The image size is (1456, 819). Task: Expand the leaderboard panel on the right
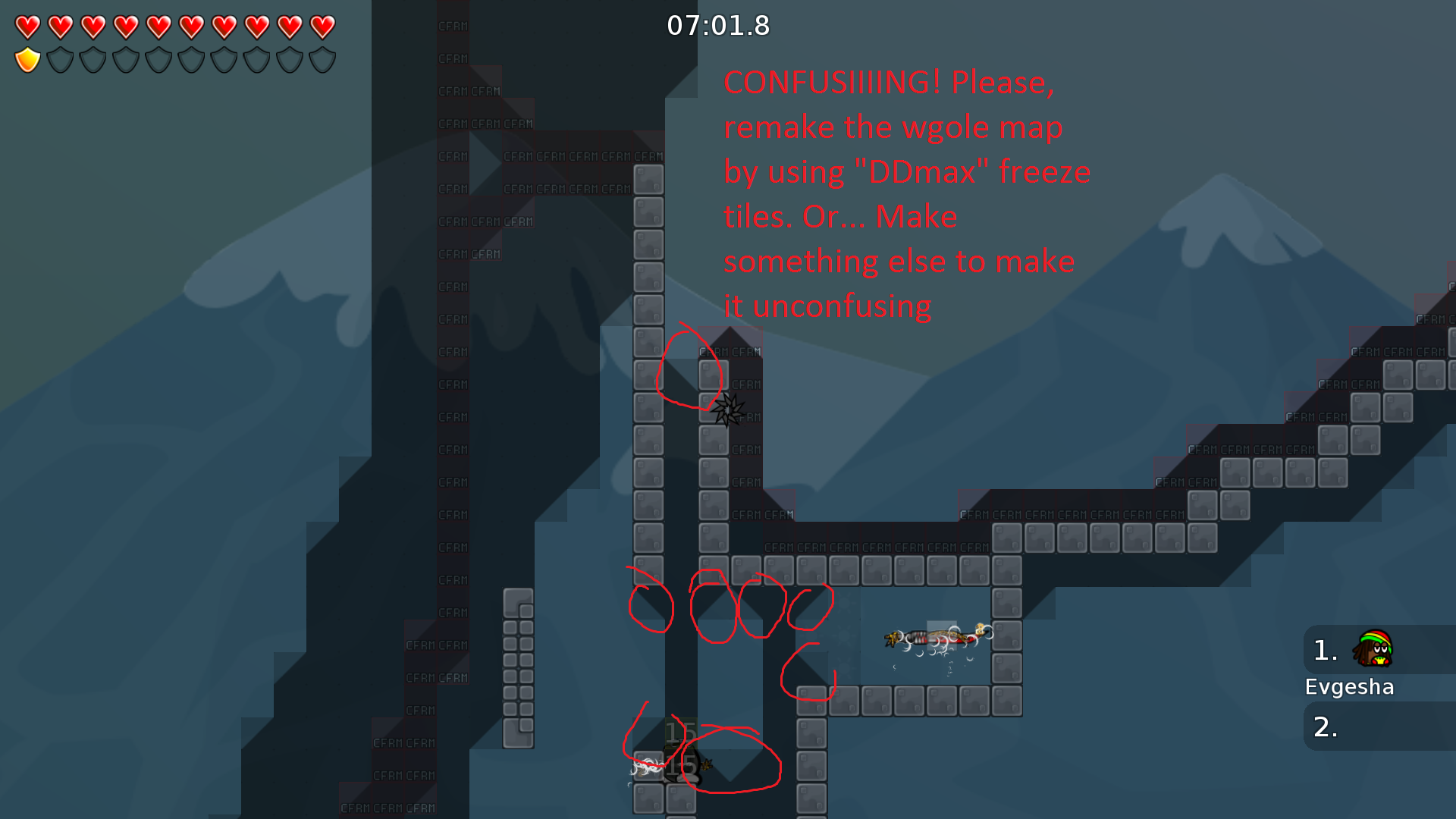click(1379, 682)
